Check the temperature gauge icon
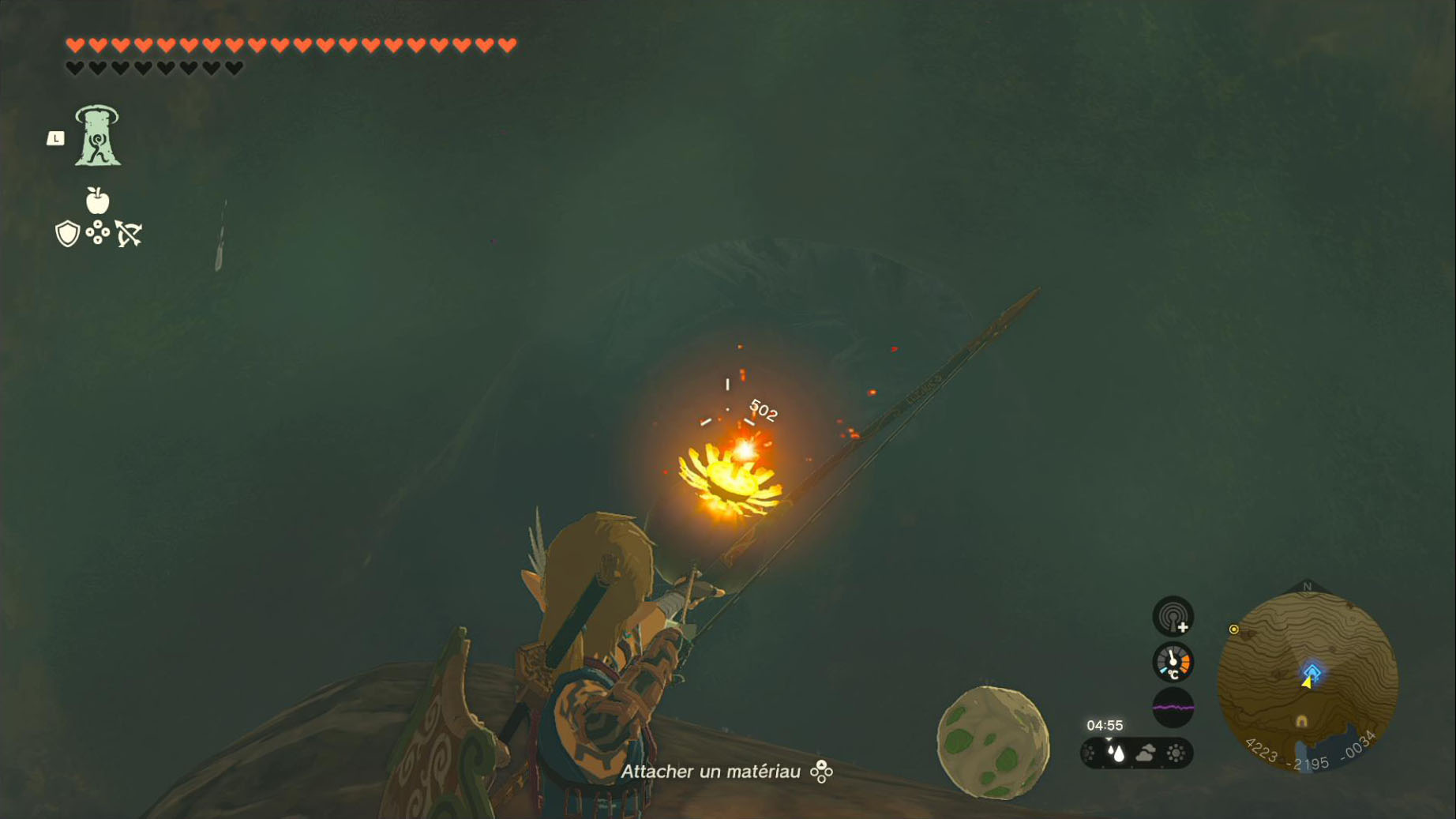 tap(1173, 662)
